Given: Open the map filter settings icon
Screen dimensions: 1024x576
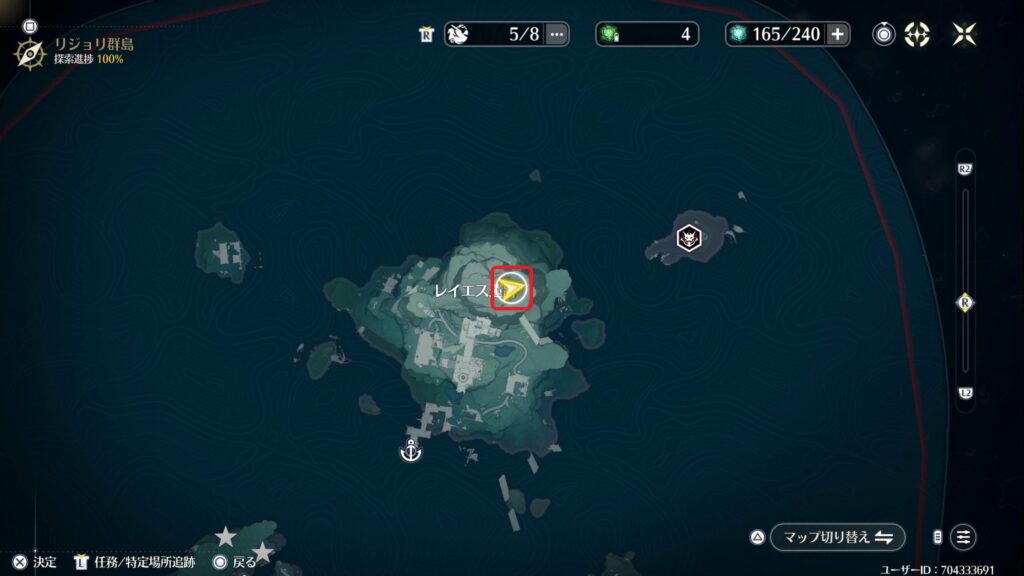Looking at the screenshot, I should pos(963,537).
